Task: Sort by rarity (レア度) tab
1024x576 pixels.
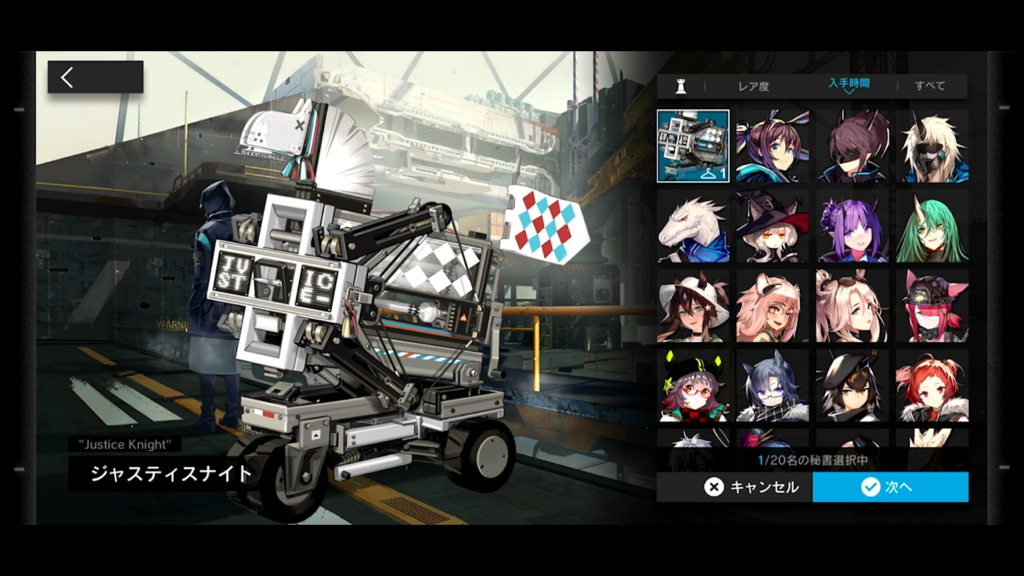Action: [753, 86]
